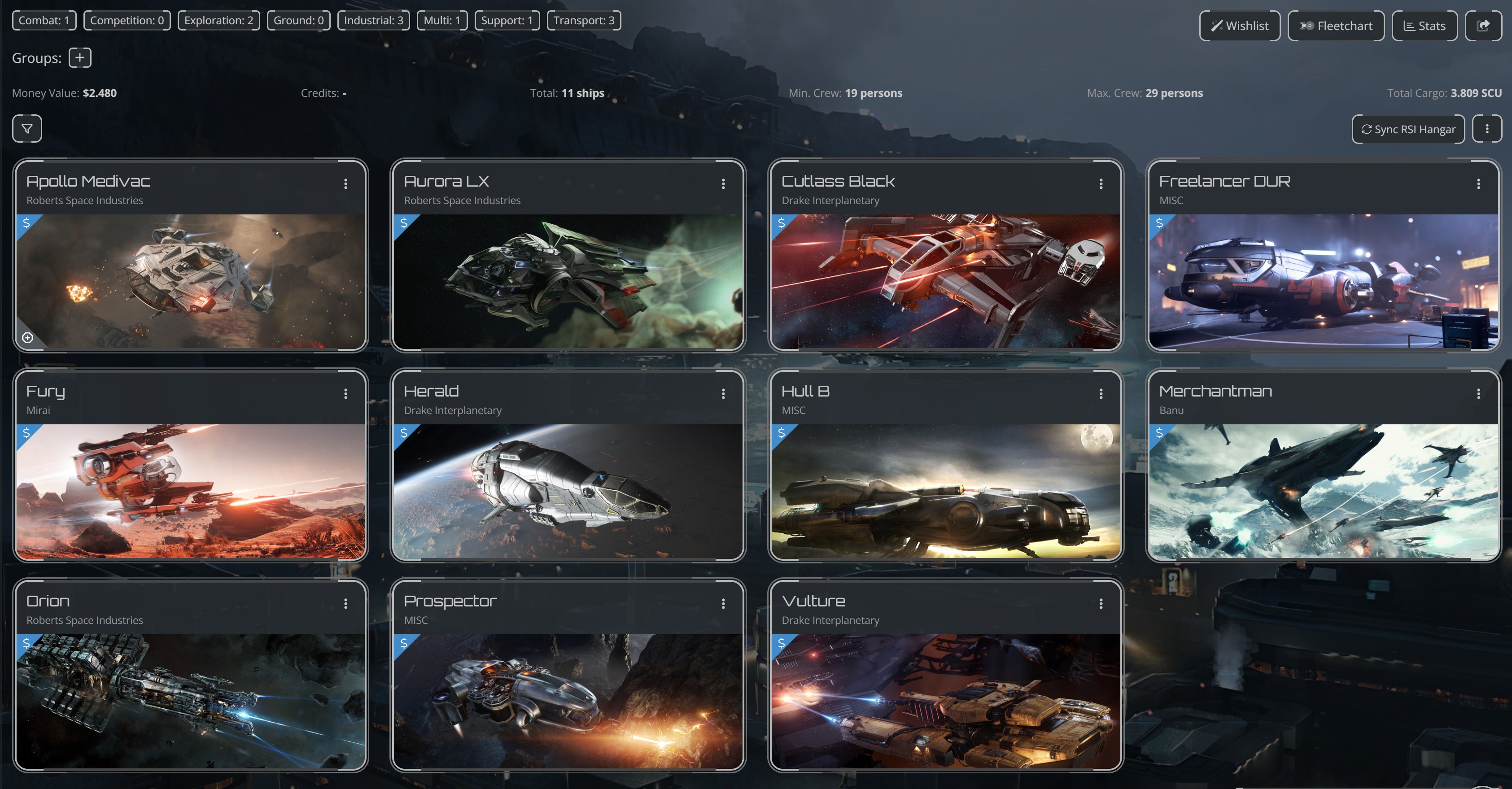Image resolution: width=1512 pixels, height=789 pixels.
Task: Click the share icon in the top-right corner
Action: (x=1485, y=25)
